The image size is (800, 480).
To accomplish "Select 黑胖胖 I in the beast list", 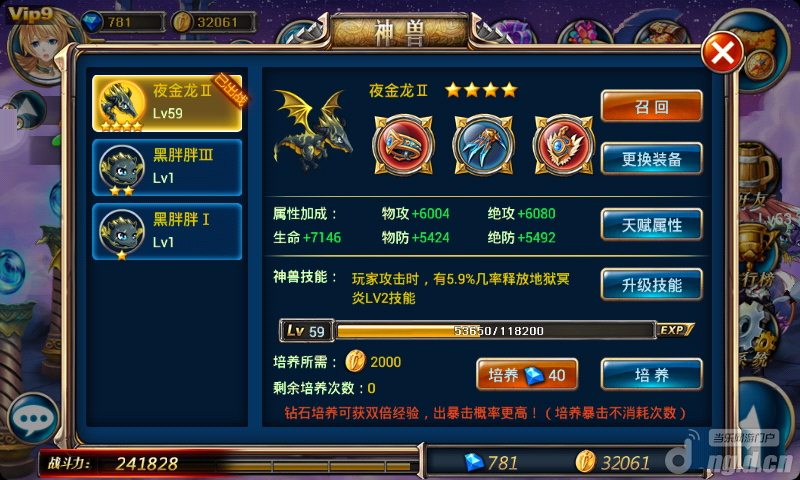I will click(x=167, y=230).
